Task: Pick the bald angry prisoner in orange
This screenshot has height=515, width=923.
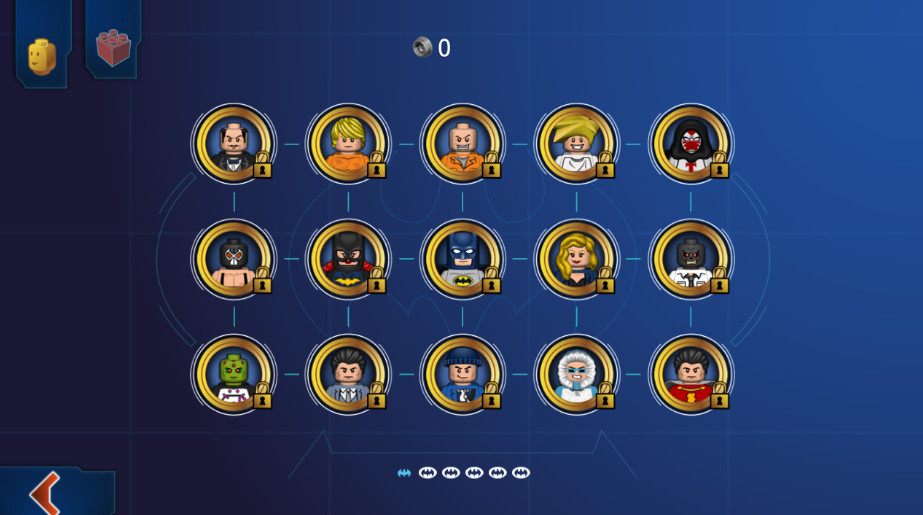Action: tap(461, 144)
